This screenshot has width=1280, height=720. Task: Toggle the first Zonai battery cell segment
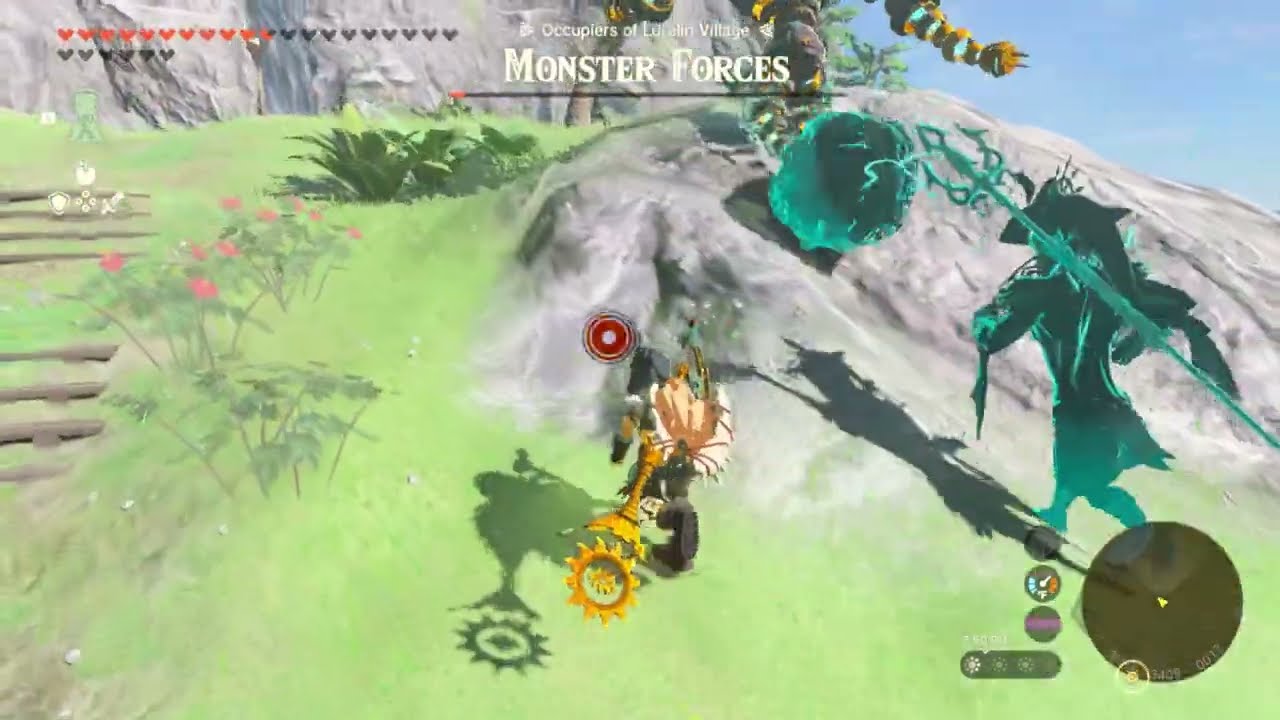point(970,664)
